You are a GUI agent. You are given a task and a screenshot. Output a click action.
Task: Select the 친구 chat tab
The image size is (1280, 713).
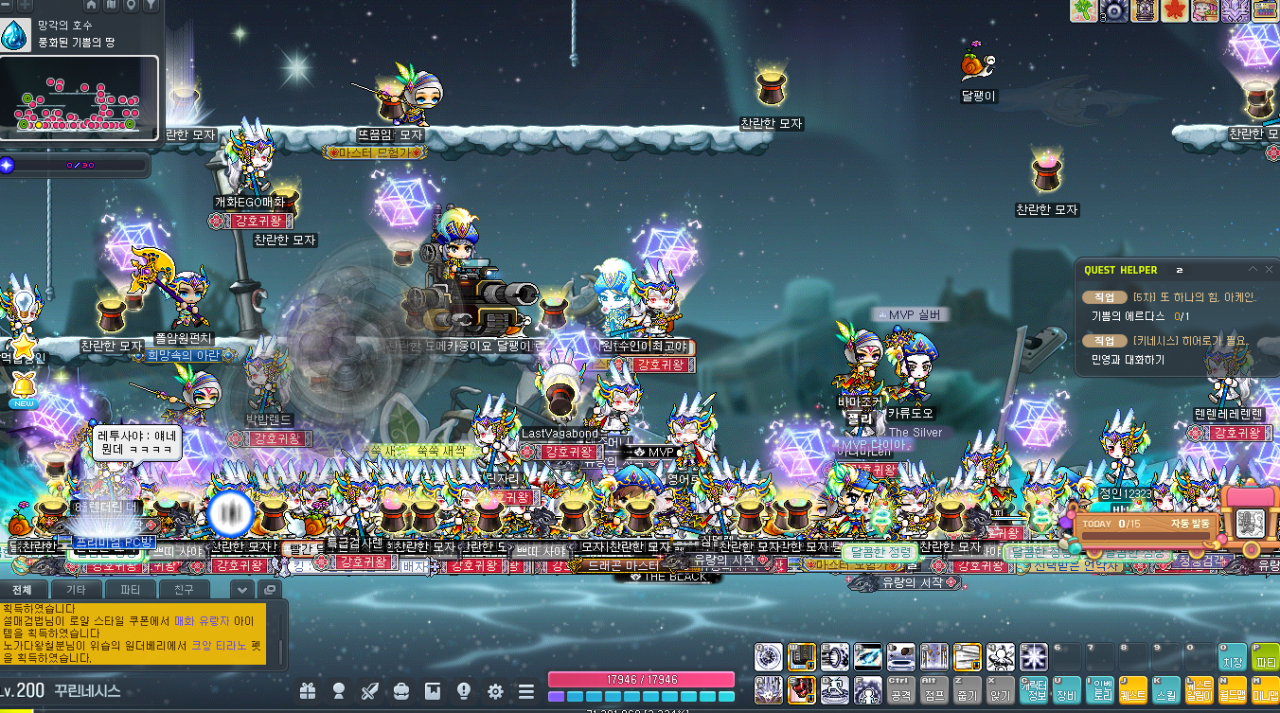point(184,590)
